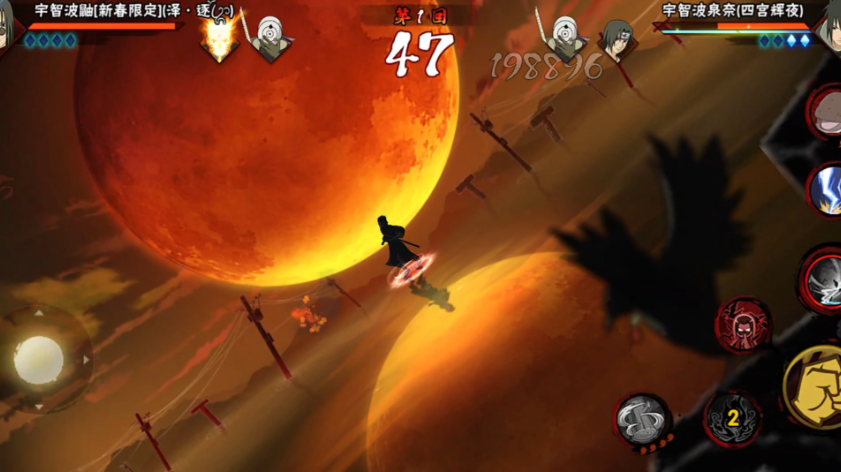841x472 pixels.
Task: Use the red hooded figure skill
Action: 742,325
